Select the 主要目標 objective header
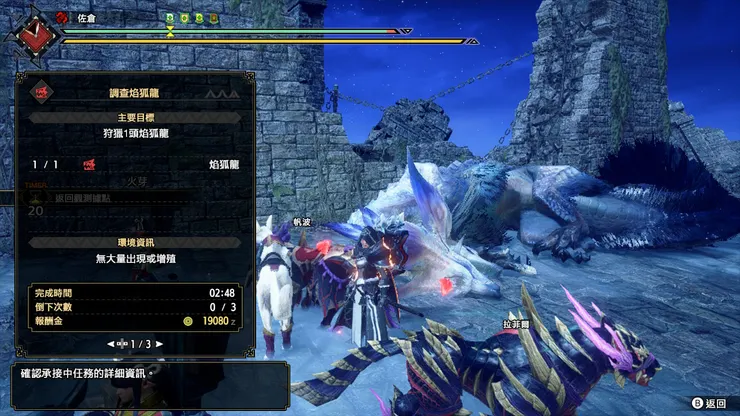 133,117
